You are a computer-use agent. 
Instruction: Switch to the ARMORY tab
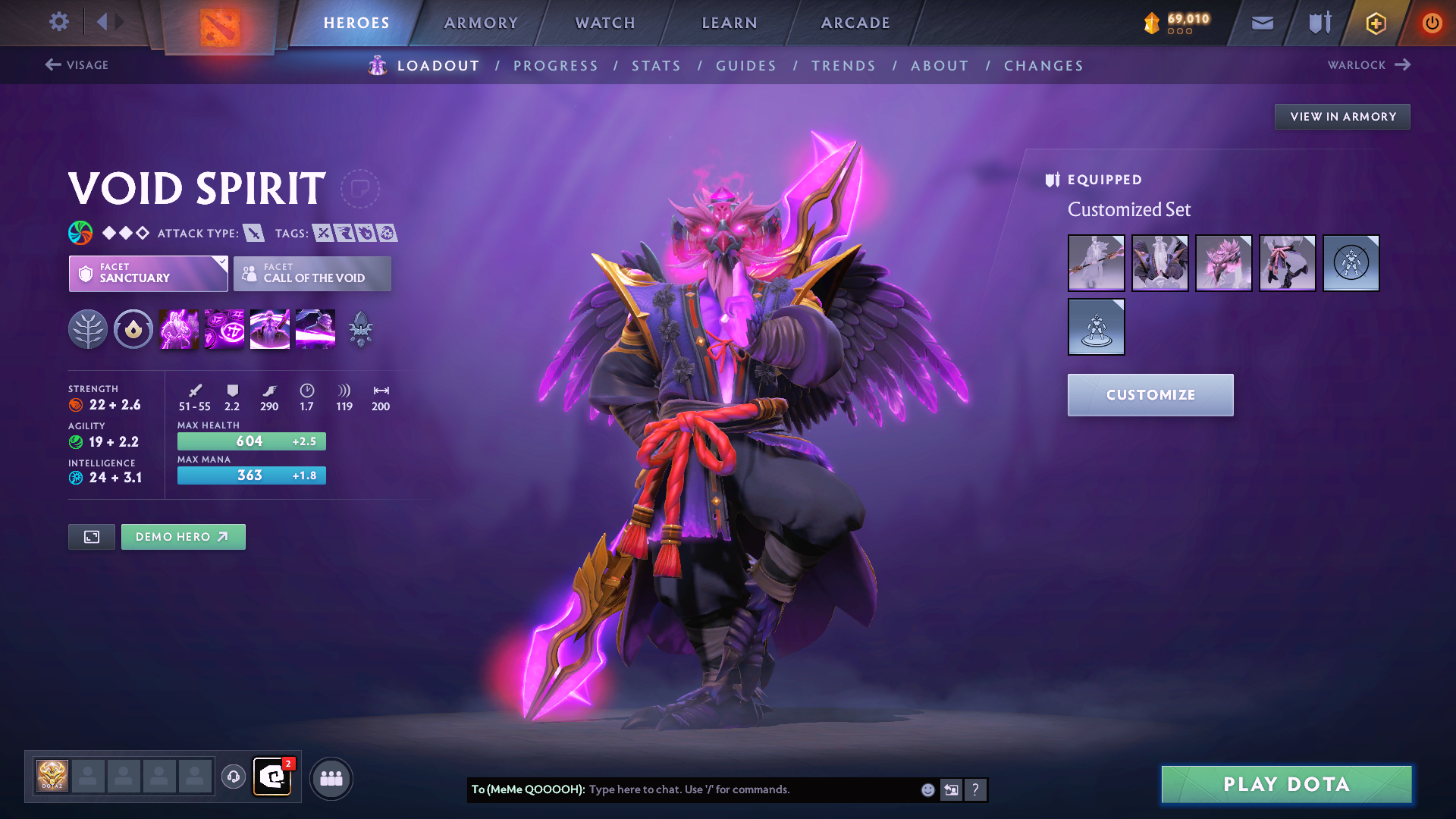point(481,22)
